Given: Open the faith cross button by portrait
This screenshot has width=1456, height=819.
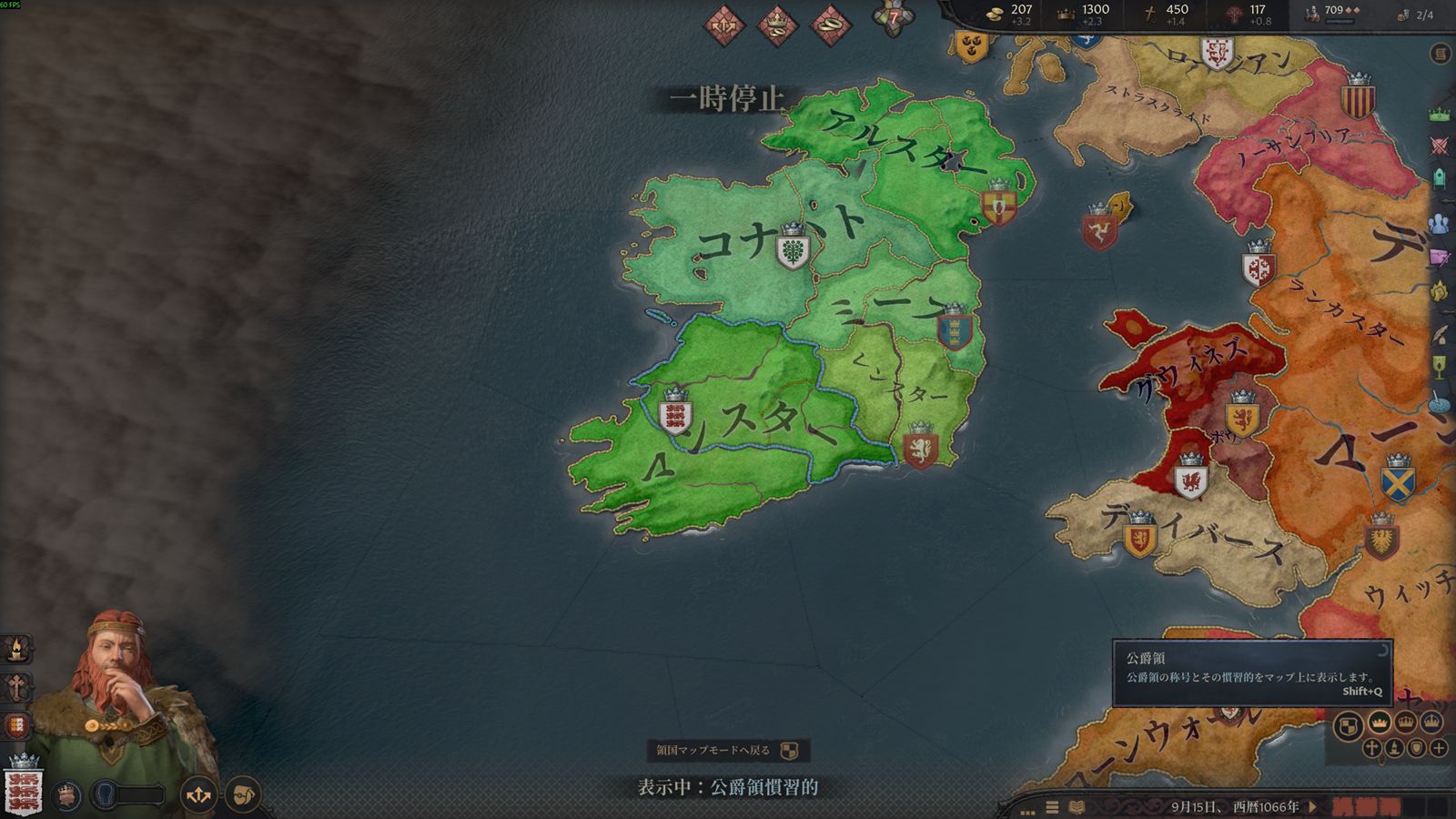Looking at the screenshot, I should [x=16, y=687].
